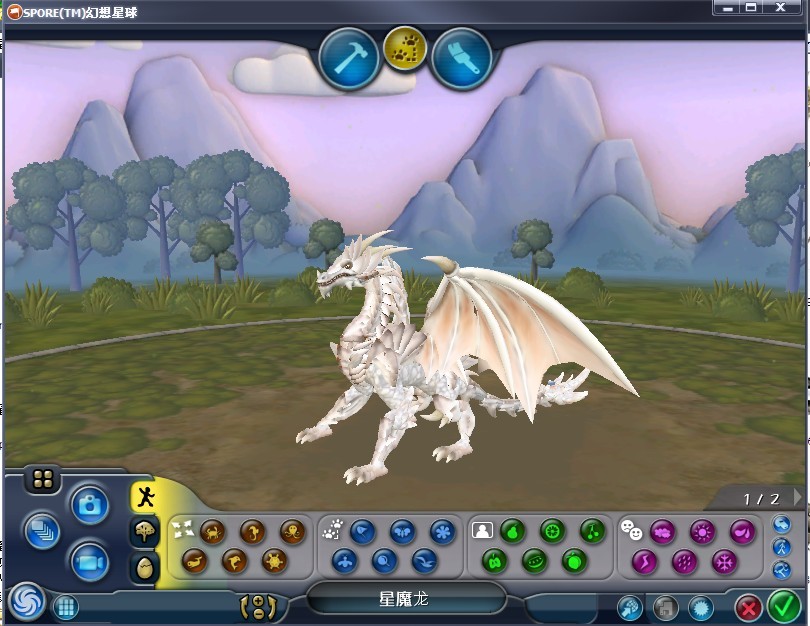
Task: Take a photo with the camera button
Action: coord(89,506)
